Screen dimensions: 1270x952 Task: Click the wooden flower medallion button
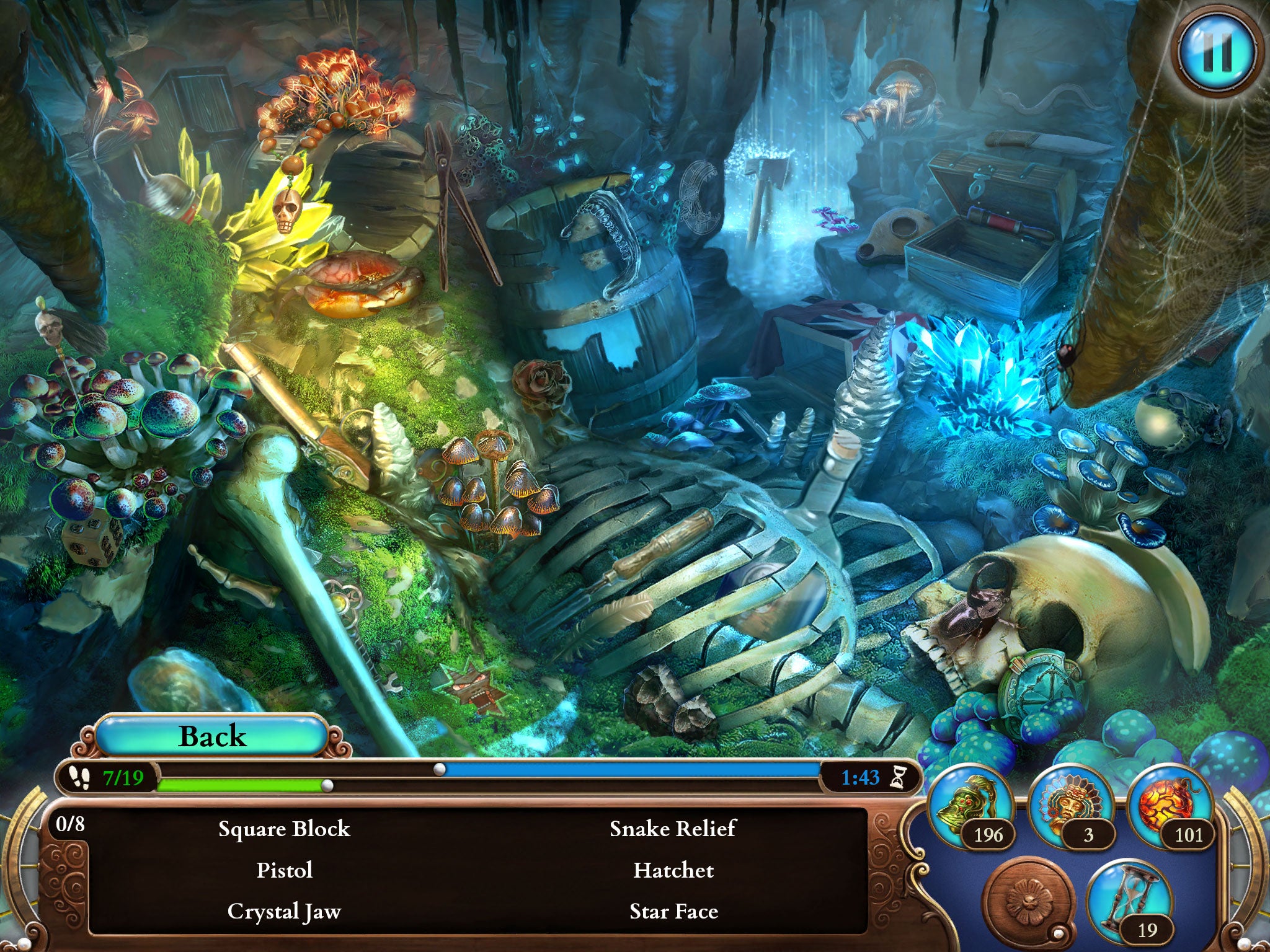(x=1030, y=900)
